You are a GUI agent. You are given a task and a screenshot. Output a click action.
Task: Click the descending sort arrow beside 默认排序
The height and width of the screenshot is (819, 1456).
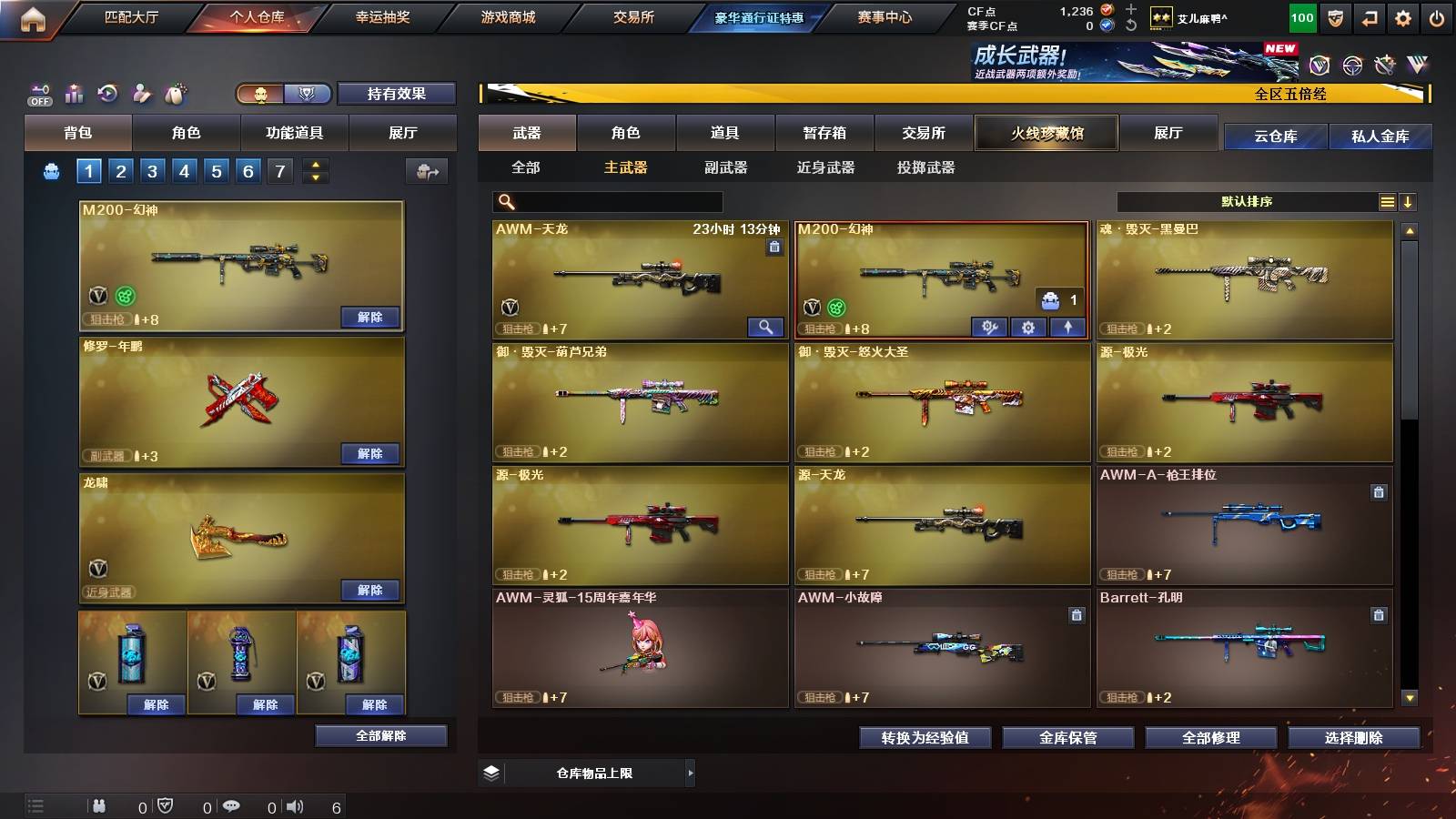coord(1410,201)
